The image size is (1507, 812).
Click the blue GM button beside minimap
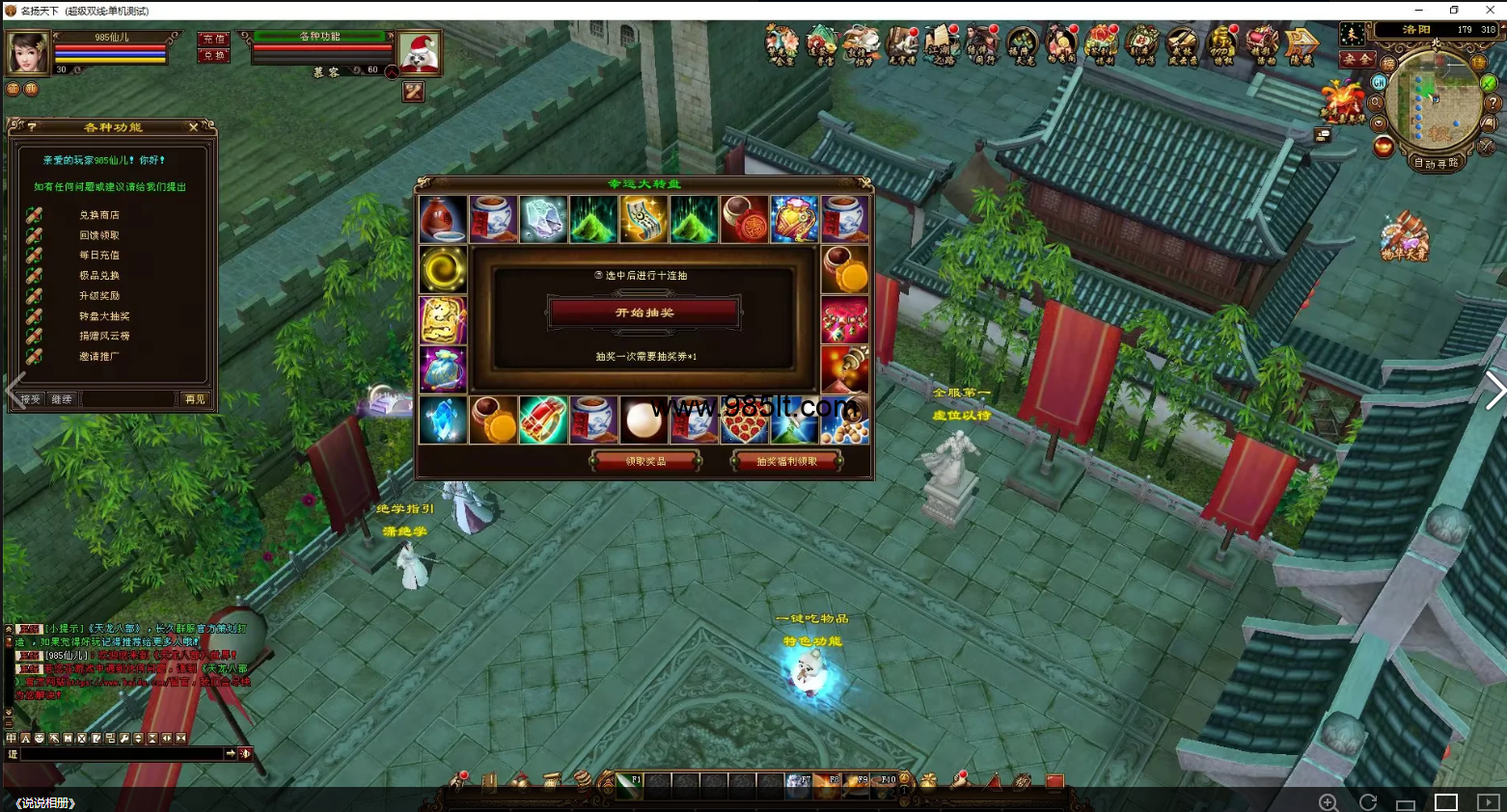1379,83
